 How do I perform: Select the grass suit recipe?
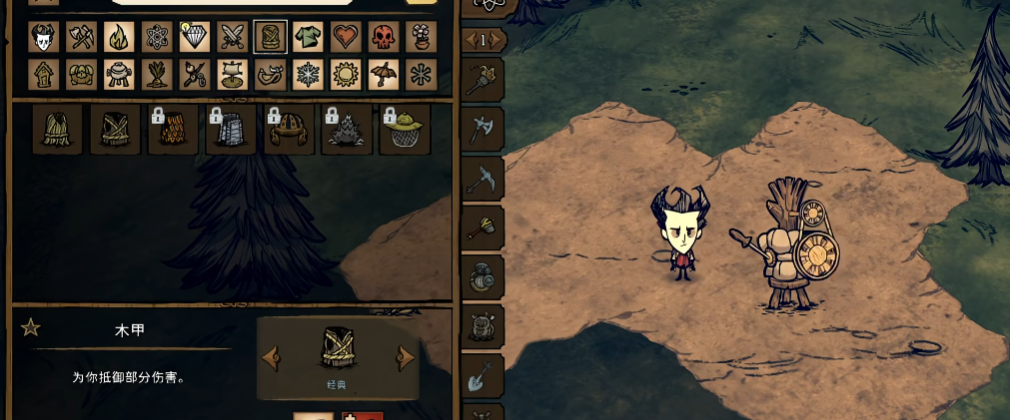click(x=57, y=130)
